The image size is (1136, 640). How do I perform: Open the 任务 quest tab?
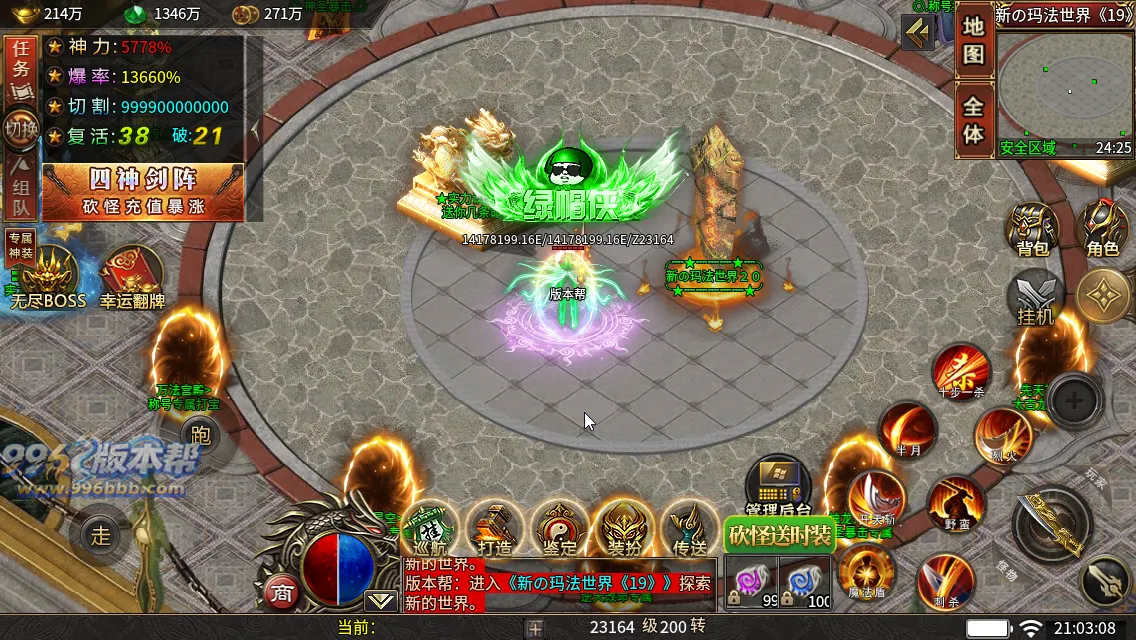(21, 68)
